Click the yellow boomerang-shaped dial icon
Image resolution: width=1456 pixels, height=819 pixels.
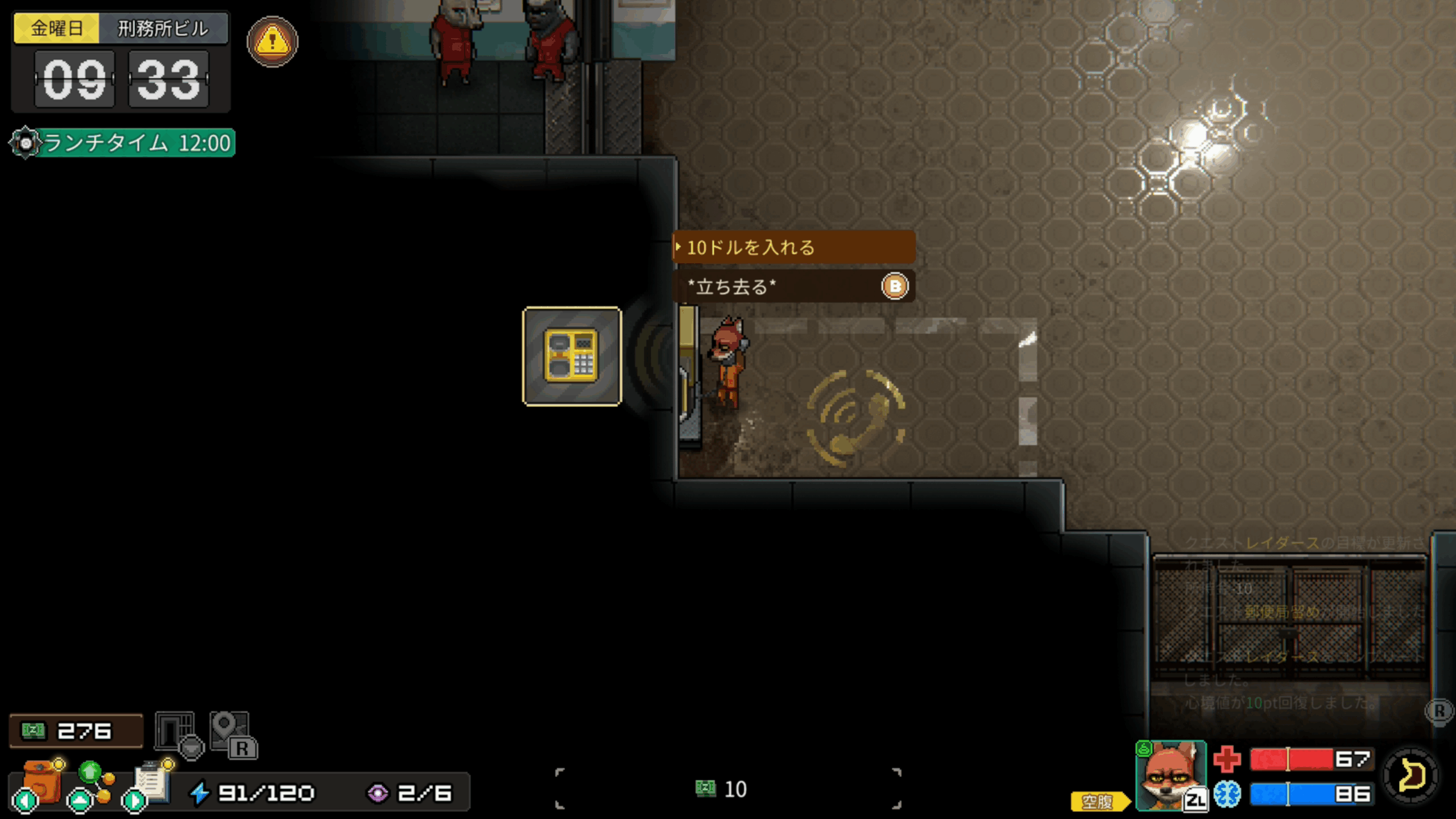click(1411, 775)
